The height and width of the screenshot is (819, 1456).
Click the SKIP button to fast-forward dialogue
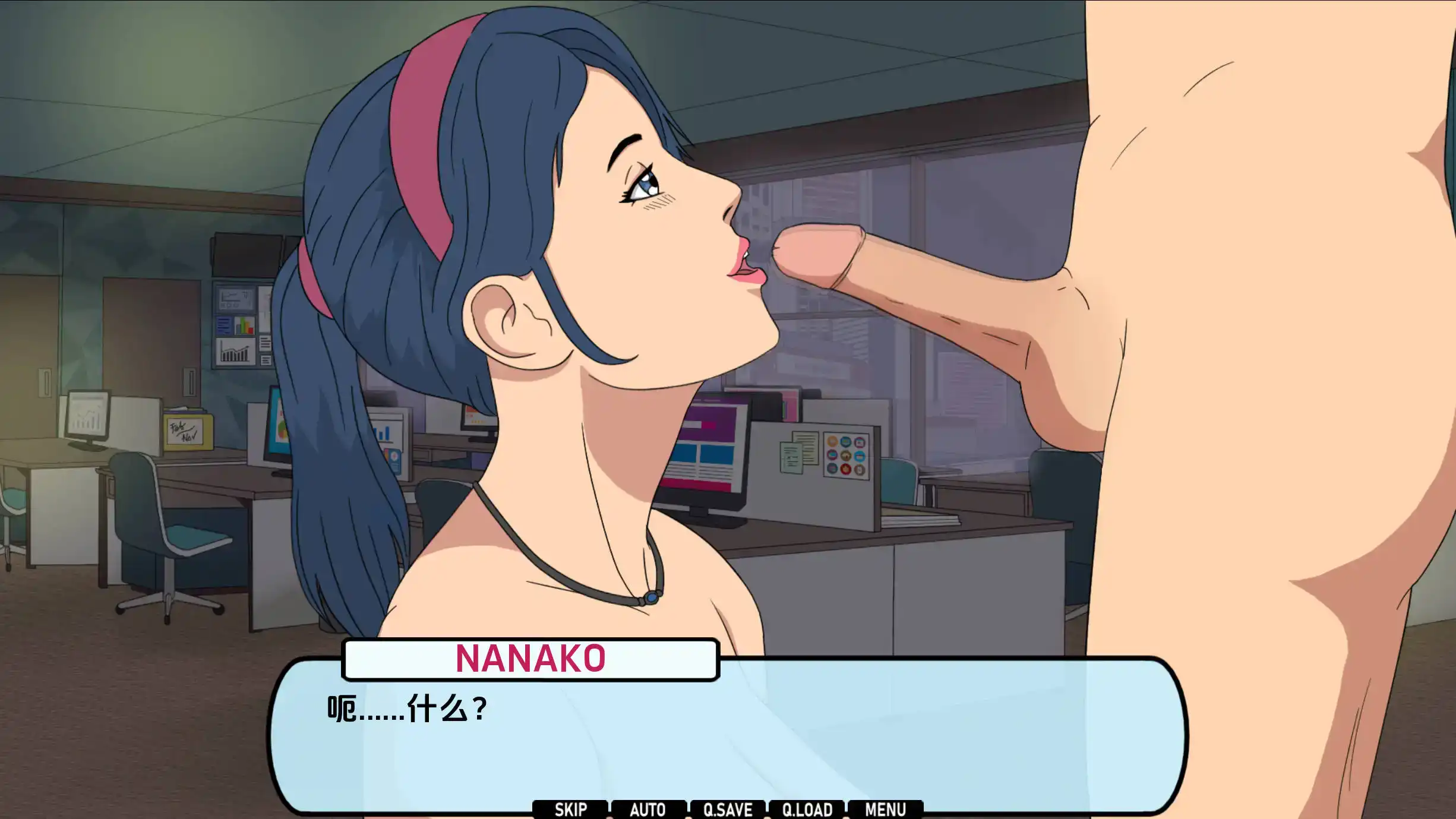(x=572, y=809)
